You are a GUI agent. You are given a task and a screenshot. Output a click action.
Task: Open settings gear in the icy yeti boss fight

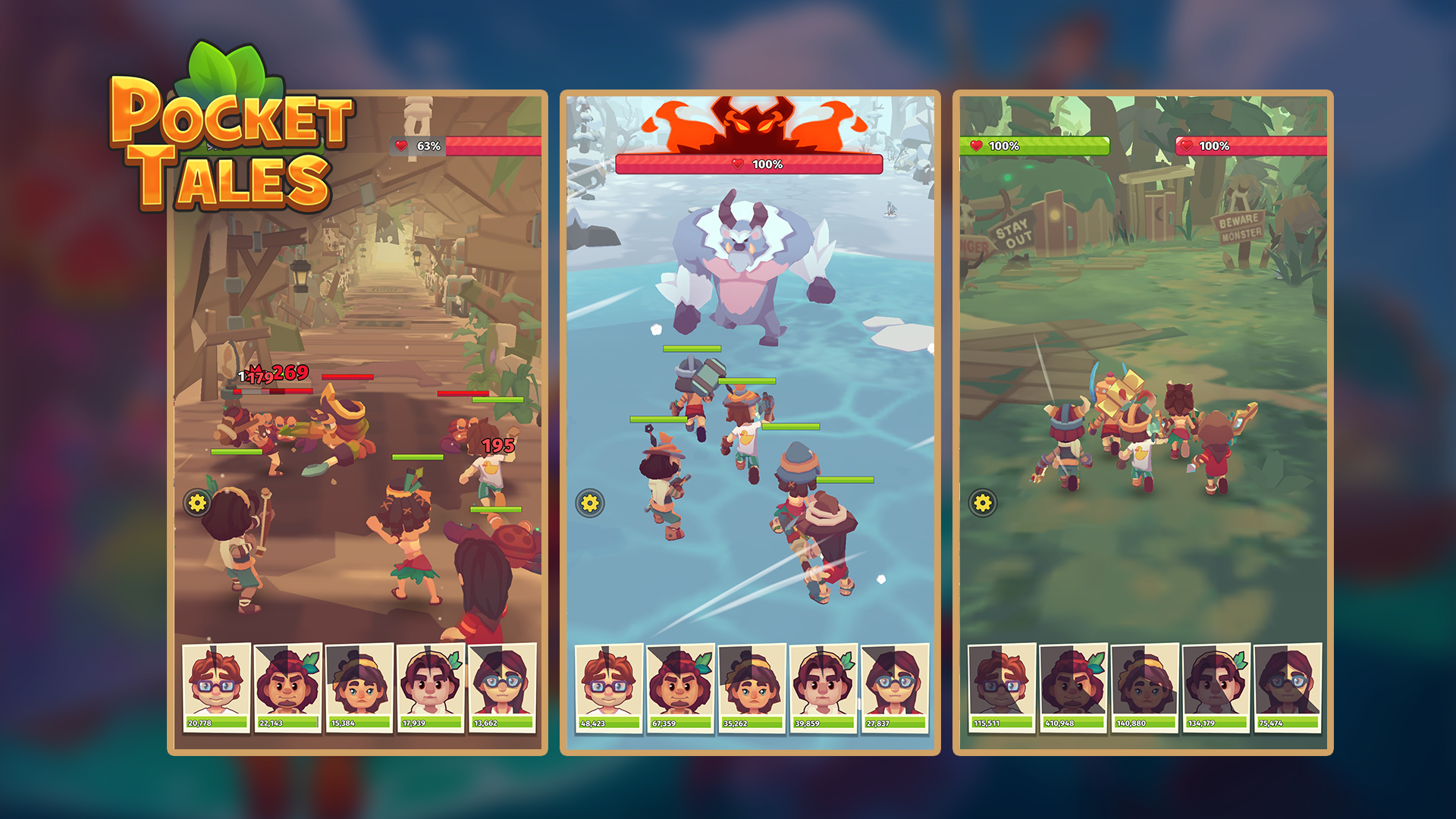pyautogui.click(x=590, y=503)
